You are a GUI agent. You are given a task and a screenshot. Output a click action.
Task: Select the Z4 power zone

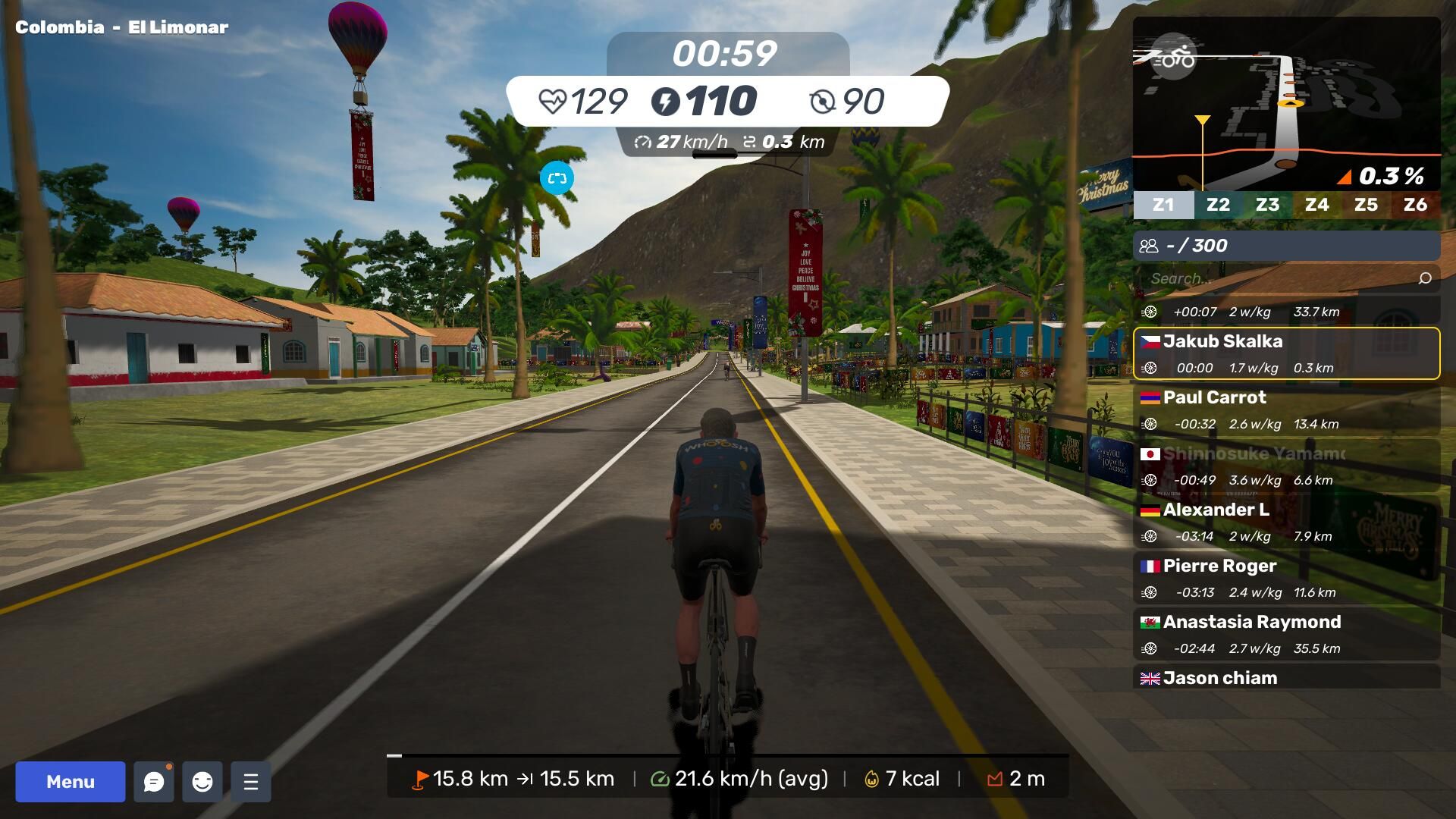1316,205
